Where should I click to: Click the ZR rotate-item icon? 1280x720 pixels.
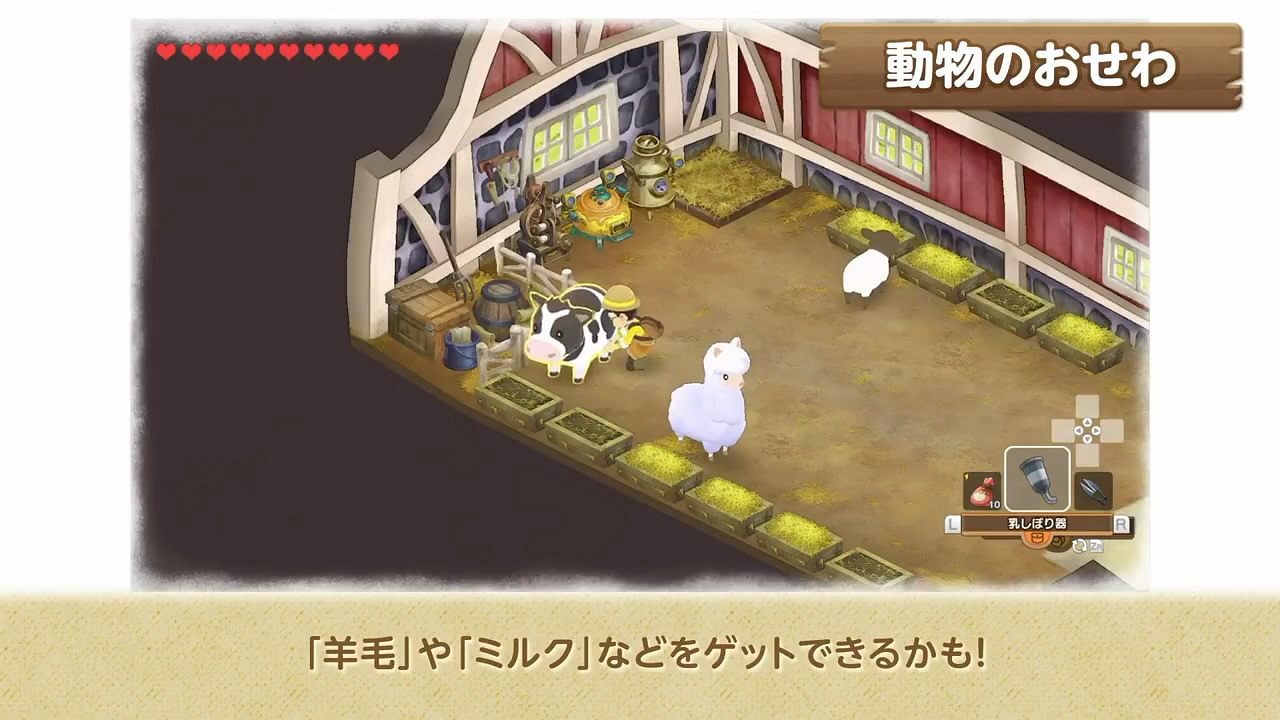coord(1087,545)
